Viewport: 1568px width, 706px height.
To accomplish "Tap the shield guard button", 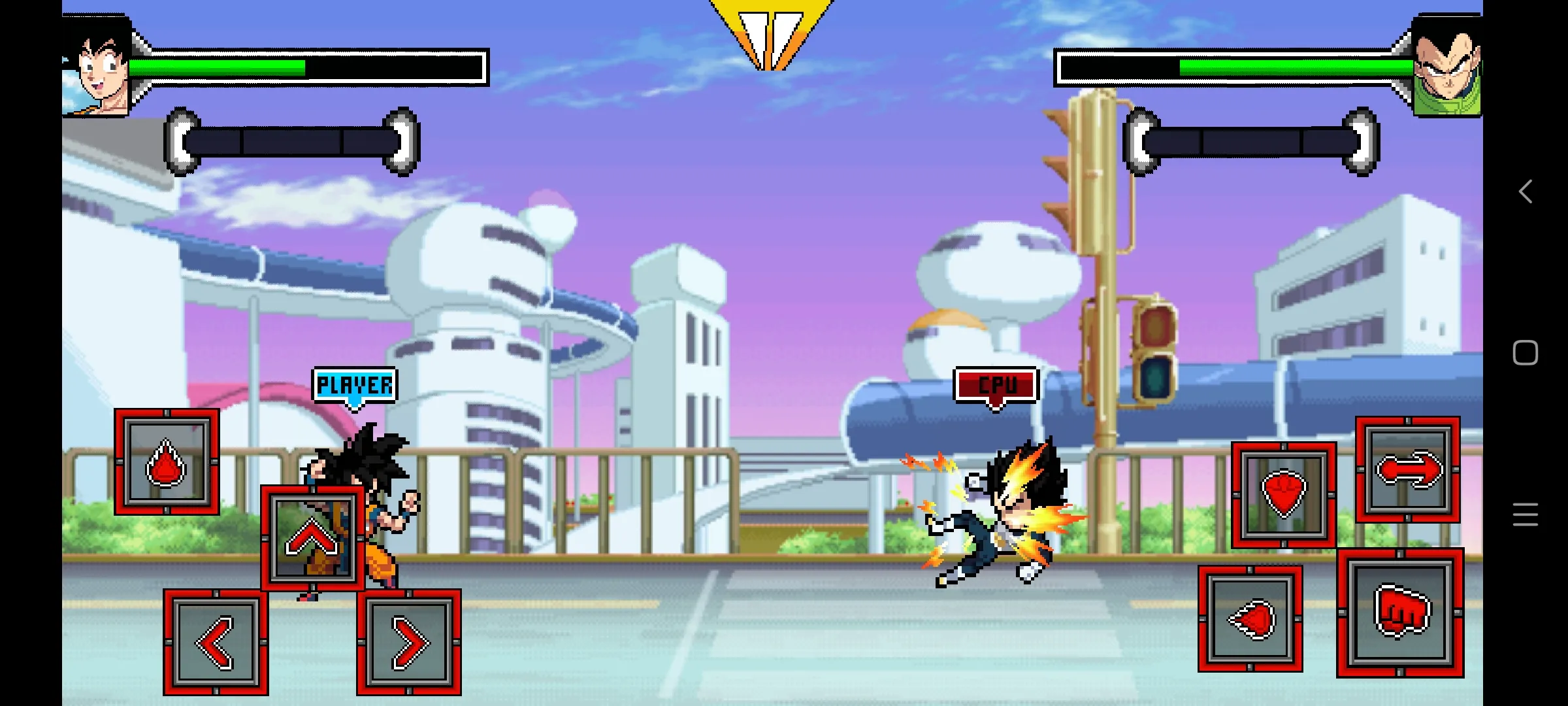I will coord(1283,495).
